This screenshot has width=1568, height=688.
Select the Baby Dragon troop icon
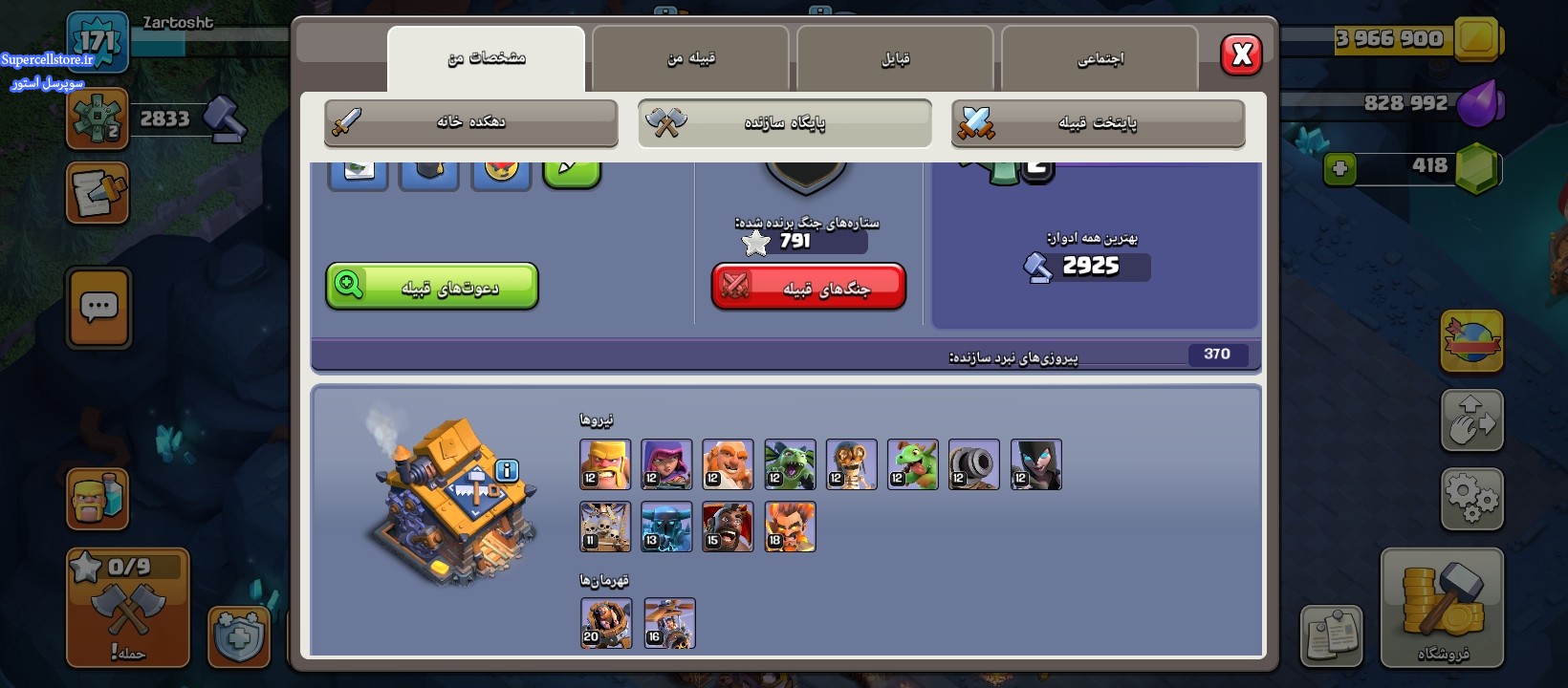(913, 464)
